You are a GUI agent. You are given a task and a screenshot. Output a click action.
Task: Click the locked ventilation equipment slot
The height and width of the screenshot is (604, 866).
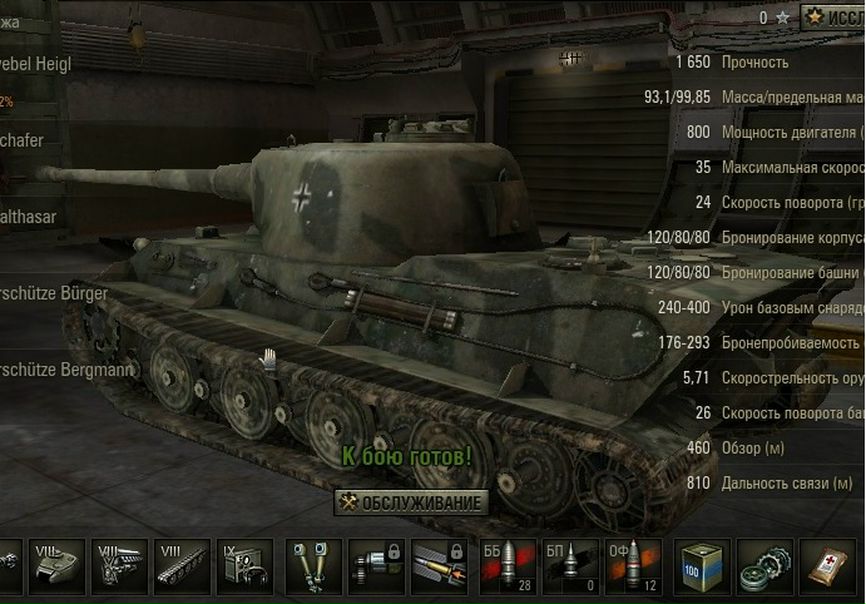coord(376,567)
